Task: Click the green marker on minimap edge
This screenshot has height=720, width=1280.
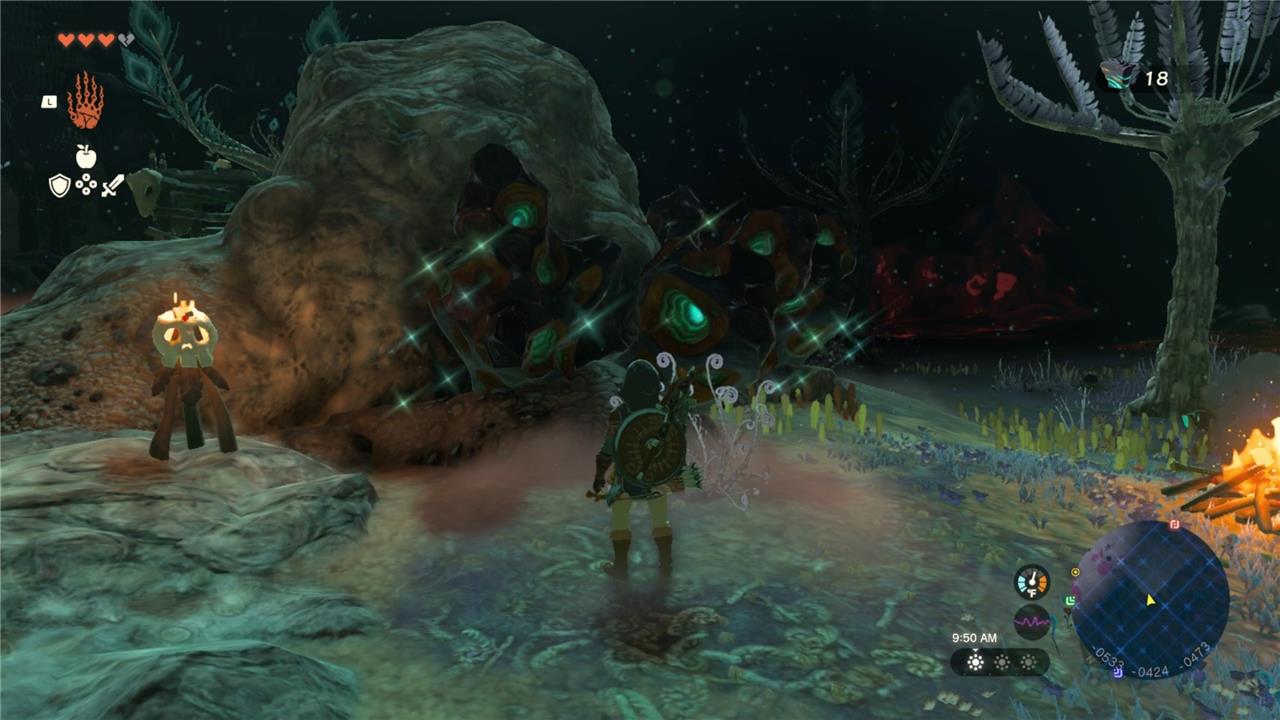Action: [x=1071, y=600]
